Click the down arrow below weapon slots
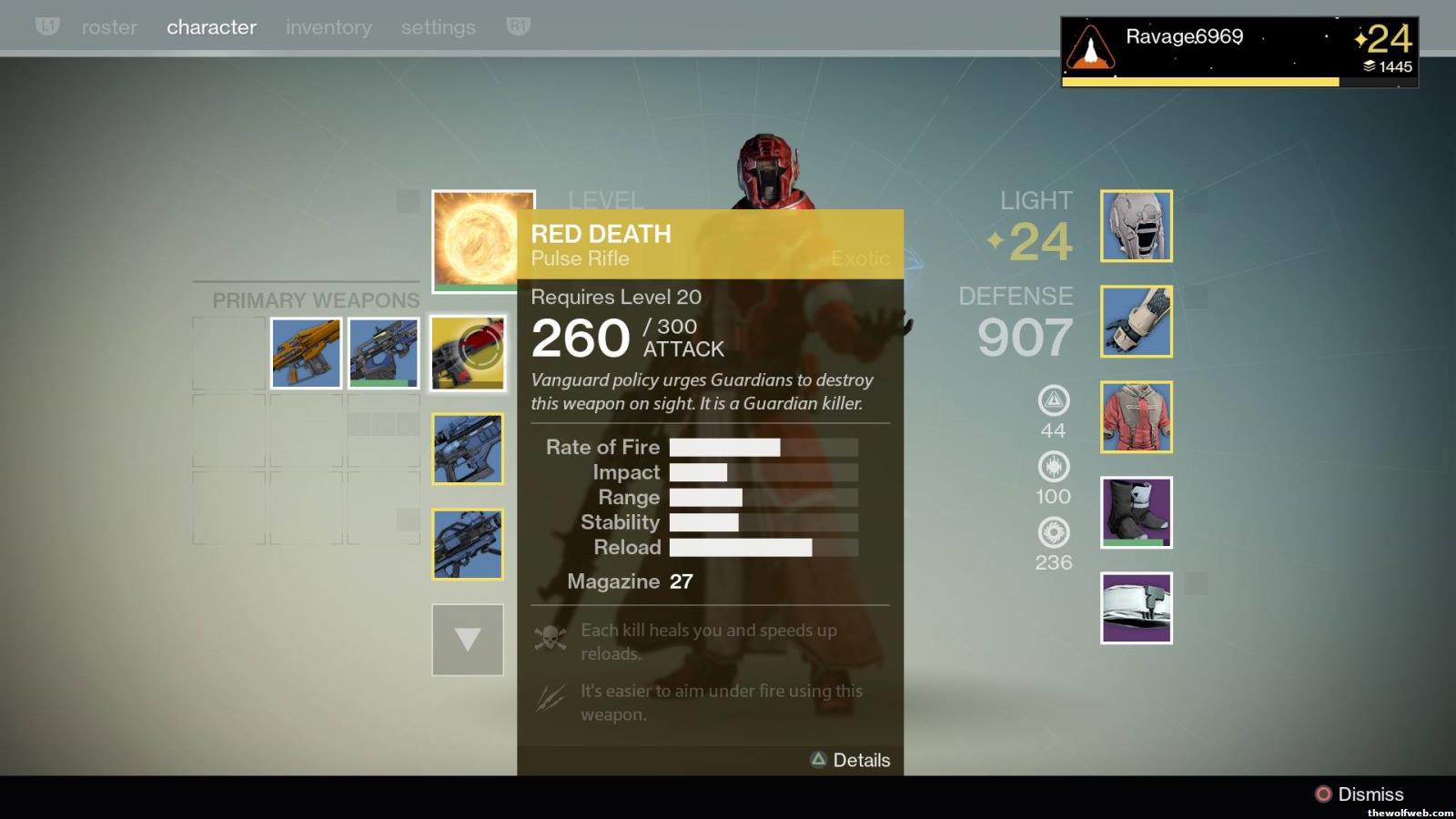 pos(468,640)
